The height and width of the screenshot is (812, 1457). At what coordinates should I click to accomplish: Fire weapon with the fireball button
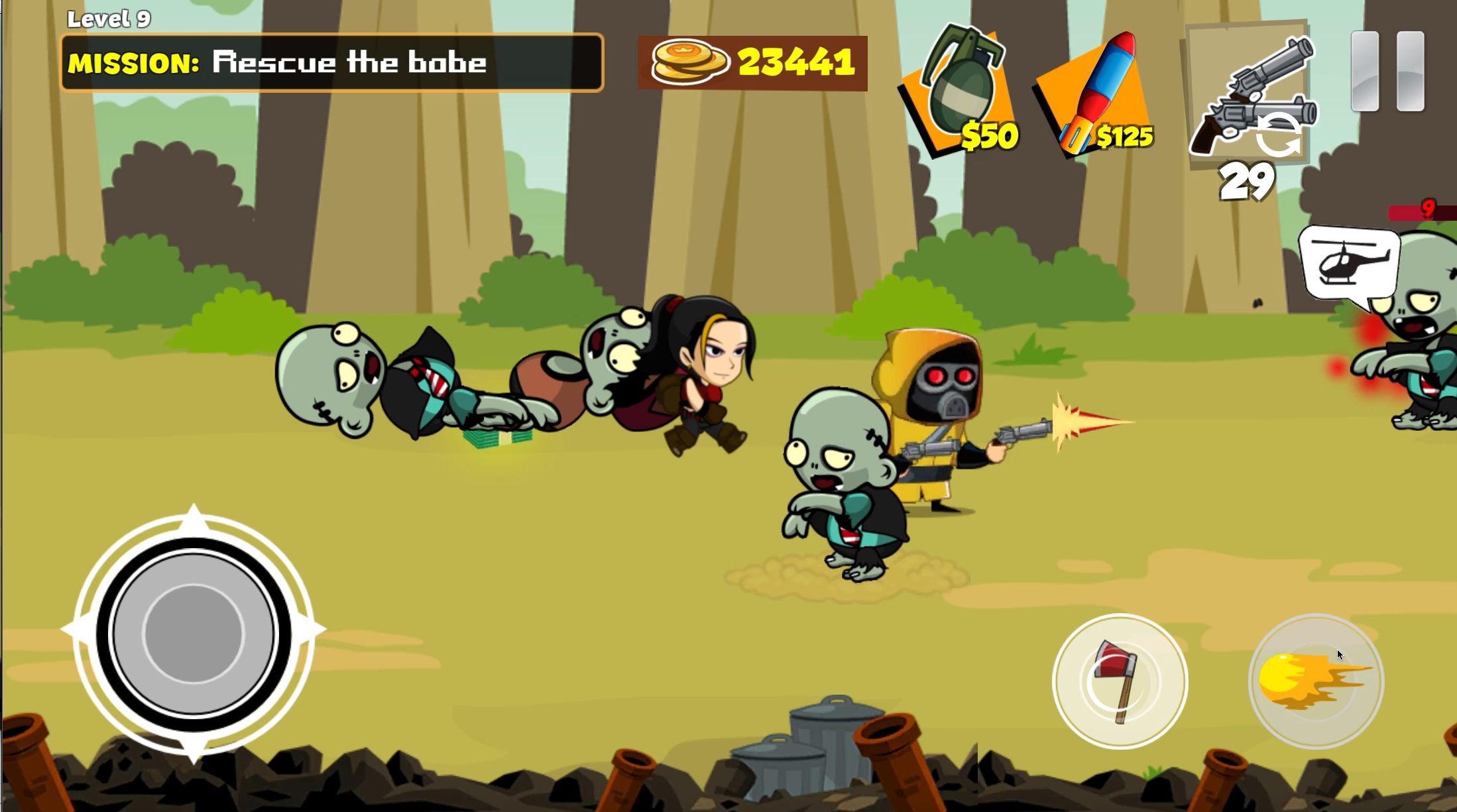click(1315, 681)
